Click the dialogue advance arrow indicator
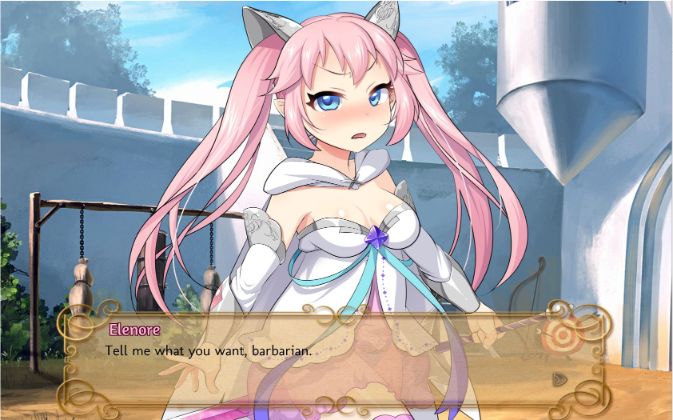The width and height of the screenshot is (673, 420). click(561, 379)
